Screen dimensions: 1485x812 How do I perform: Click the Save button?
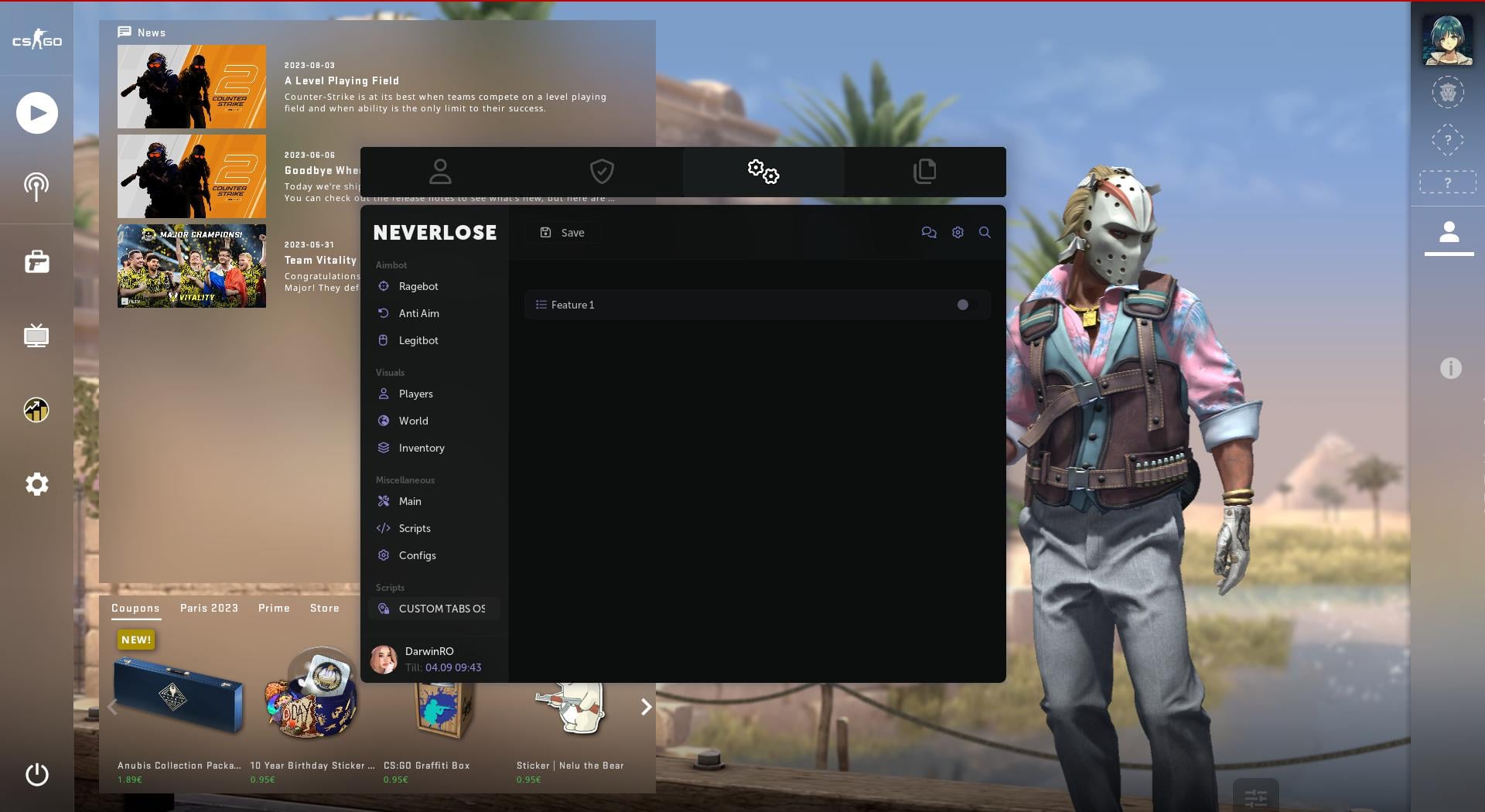[x=562, y=232]
